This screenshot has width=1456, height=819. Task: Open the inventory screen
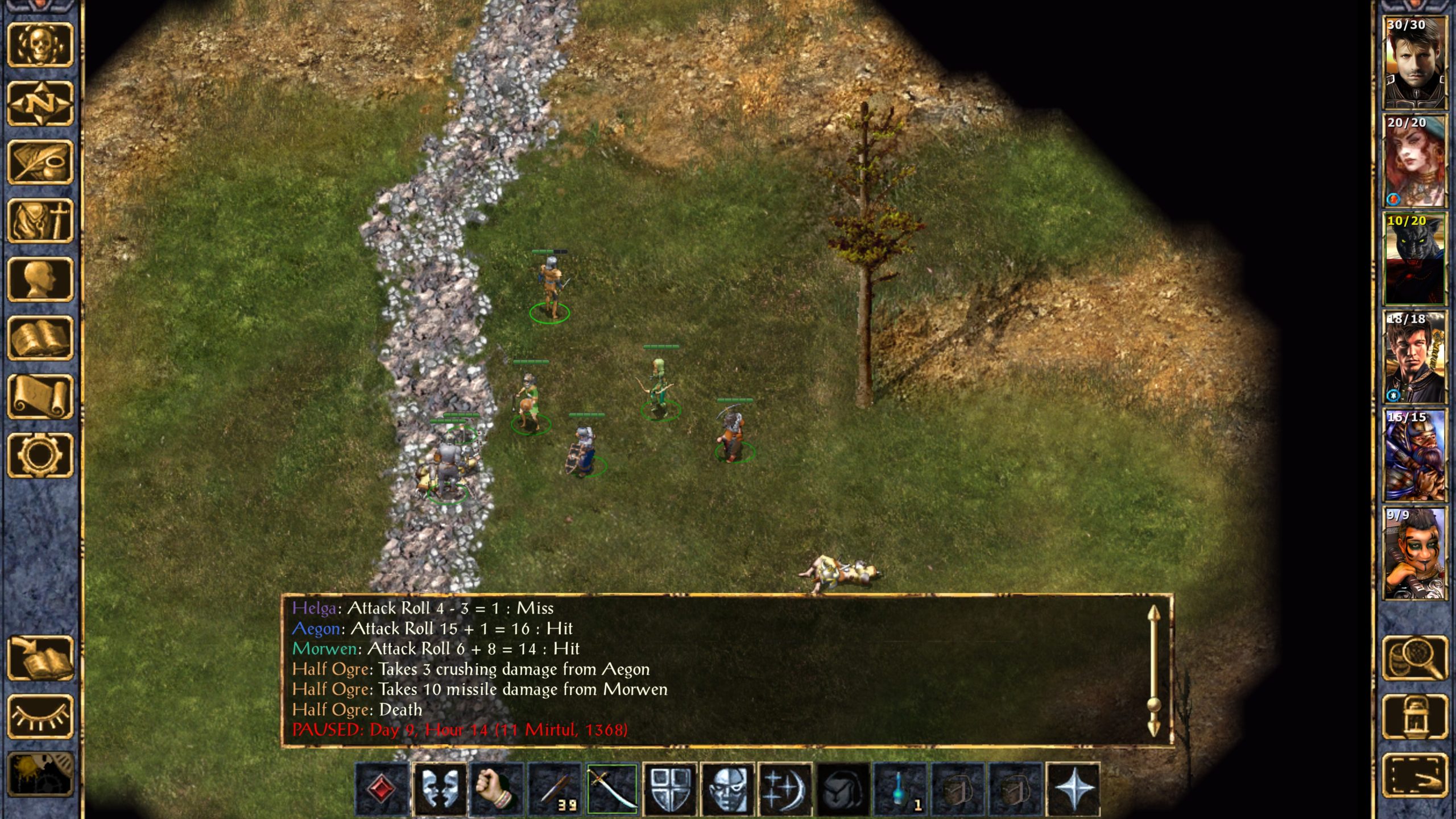pyautogui.click(x=40, y=221)
